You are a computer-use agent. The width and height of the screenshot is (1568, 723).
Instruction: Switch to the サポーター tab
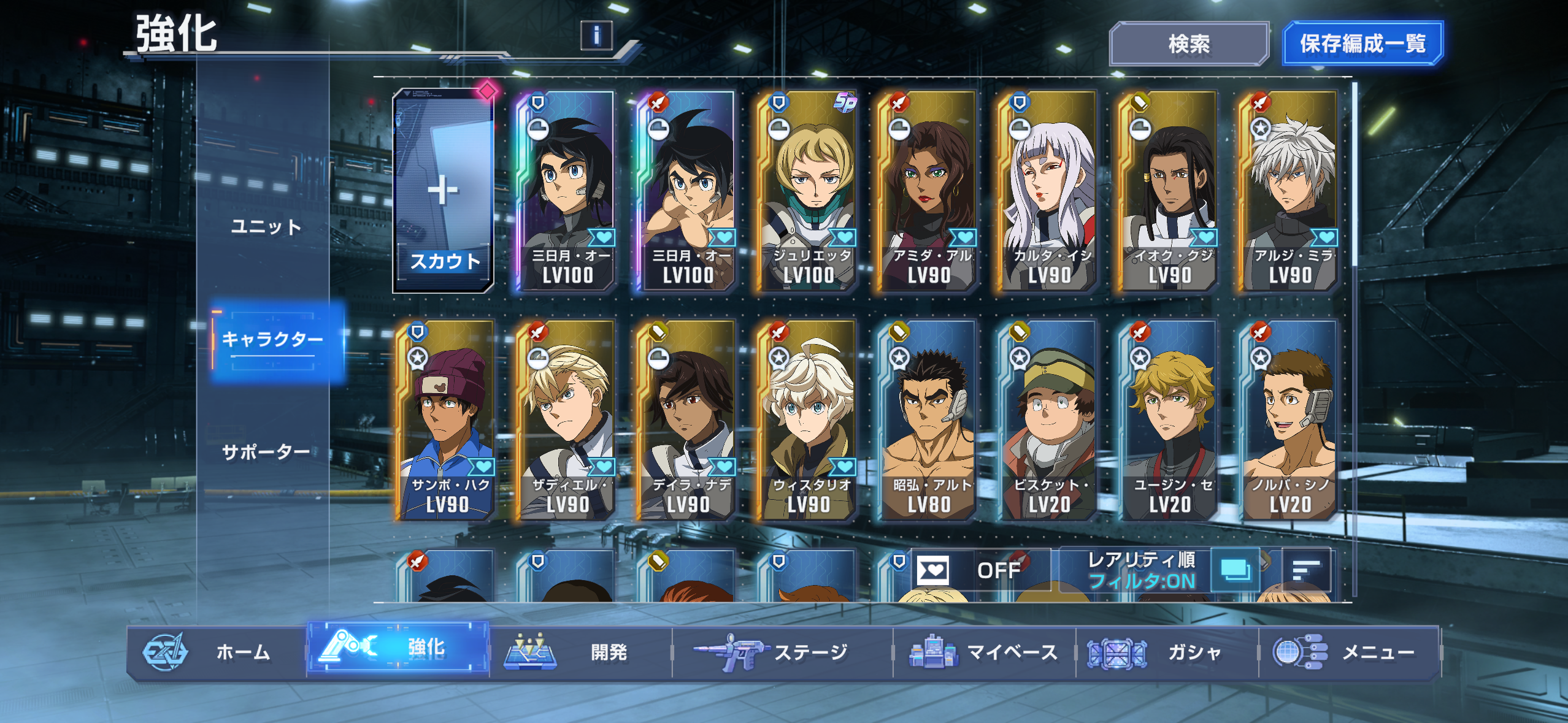266,452
